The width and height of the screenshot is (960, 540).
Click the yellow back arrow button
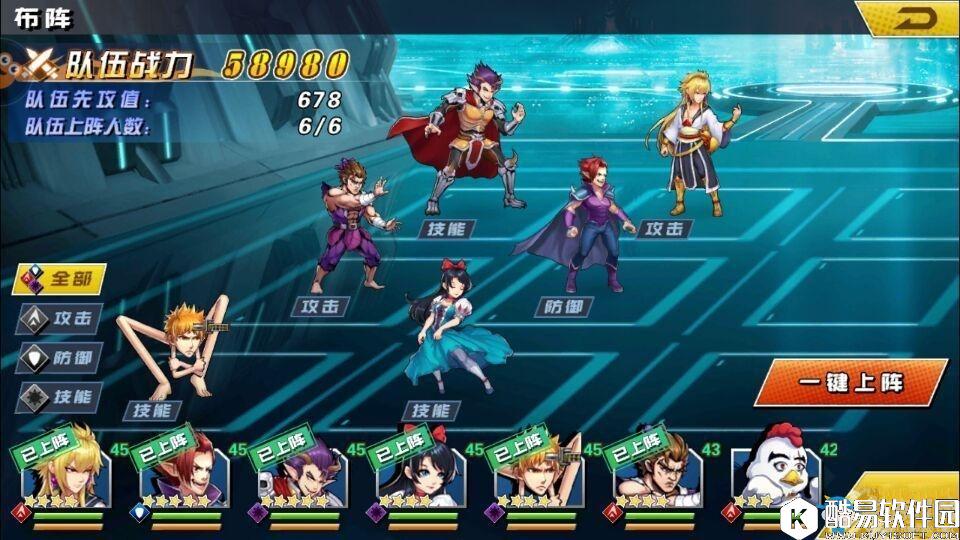pyautogui.click(x=910, y=19)
